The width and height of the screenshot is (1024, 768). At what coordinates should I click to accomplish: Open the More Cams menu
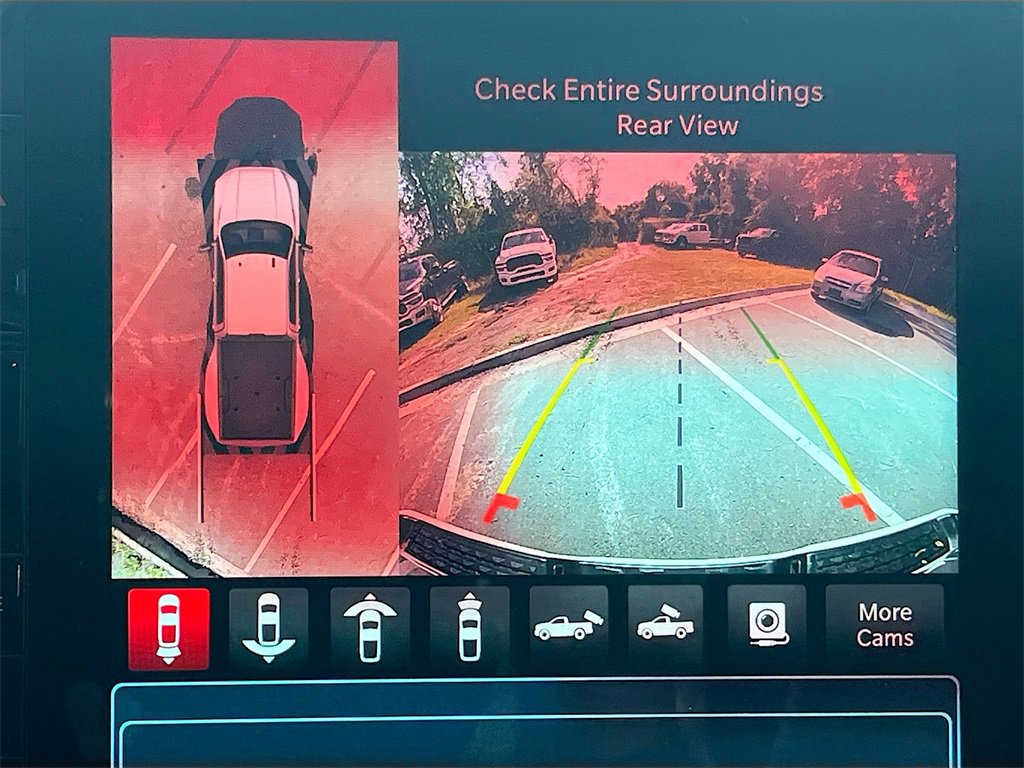click(885, 626)
